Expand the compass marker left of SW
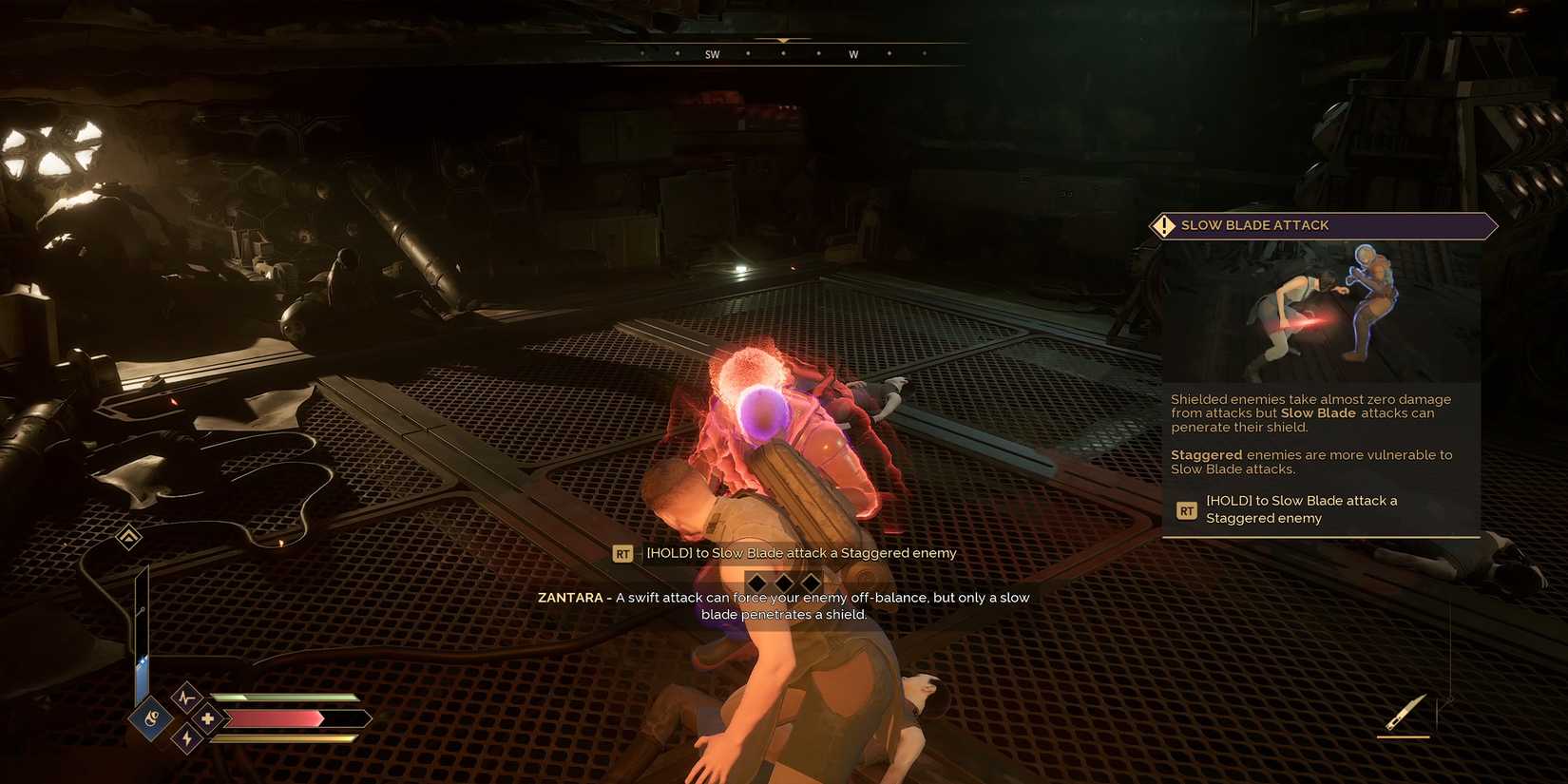This screenshot has width=1568, height=784. (678, 53)
